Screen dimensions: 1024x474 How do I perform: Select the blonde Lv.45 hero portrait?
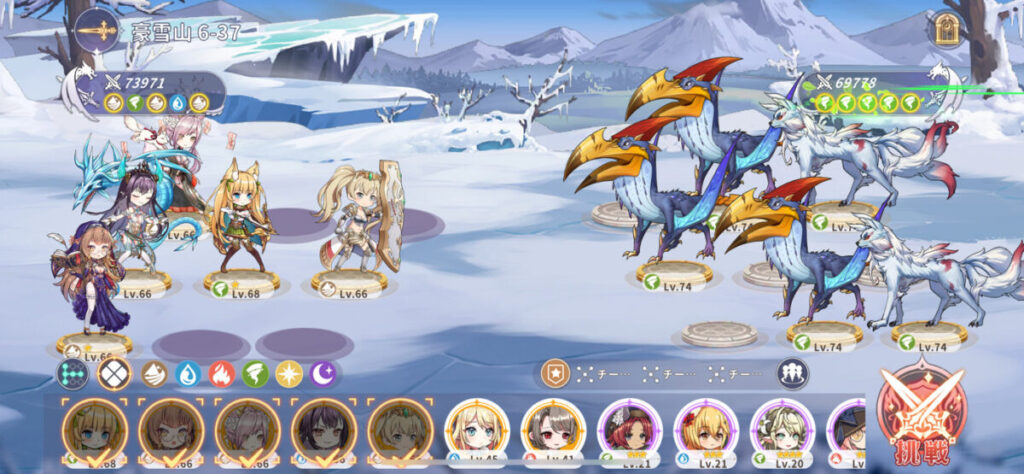pyautogui.click(x=474, y=430)
